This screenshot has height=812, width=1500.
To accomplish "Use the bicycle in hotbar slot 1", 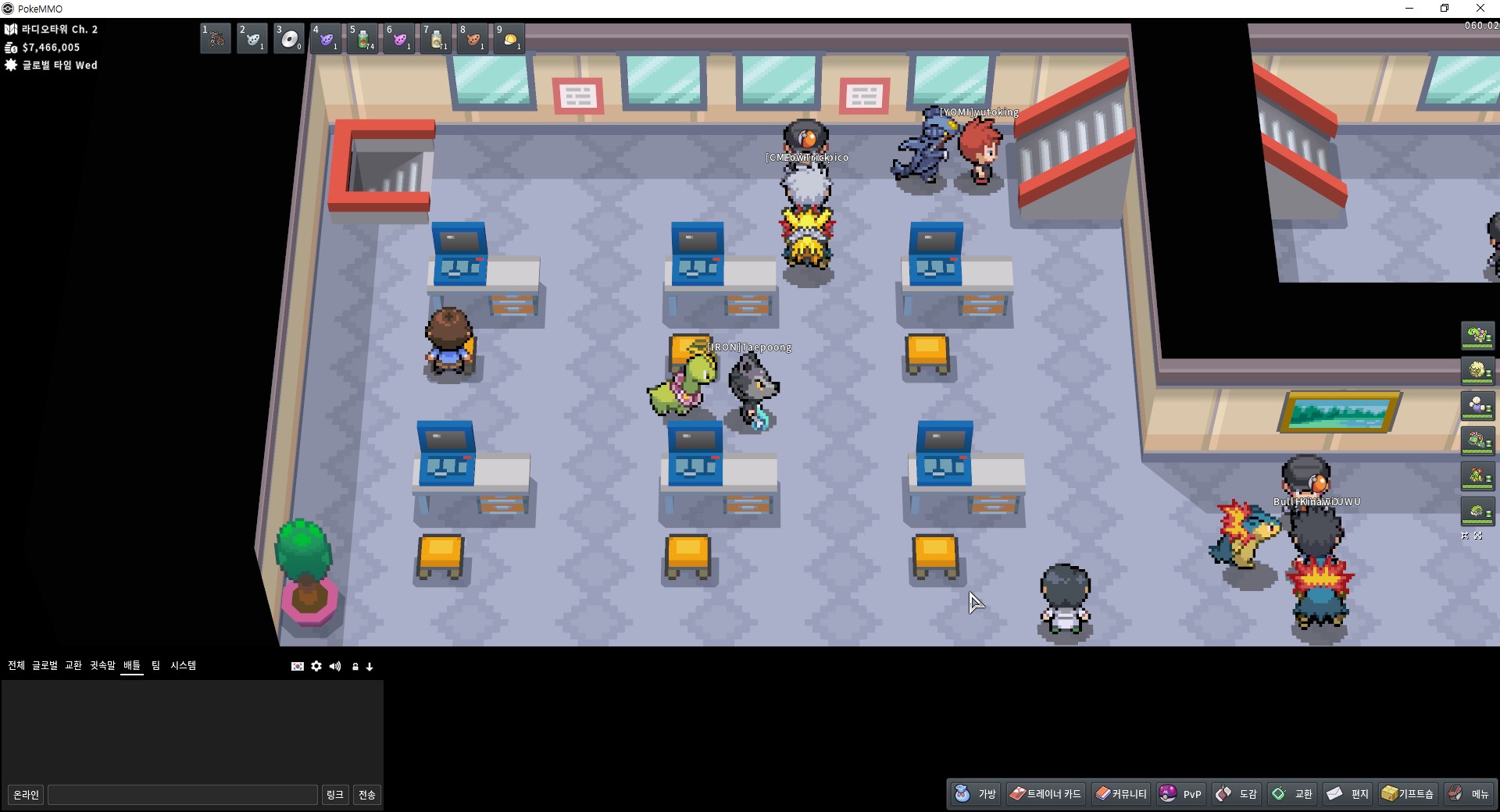I will pos(216,38).
